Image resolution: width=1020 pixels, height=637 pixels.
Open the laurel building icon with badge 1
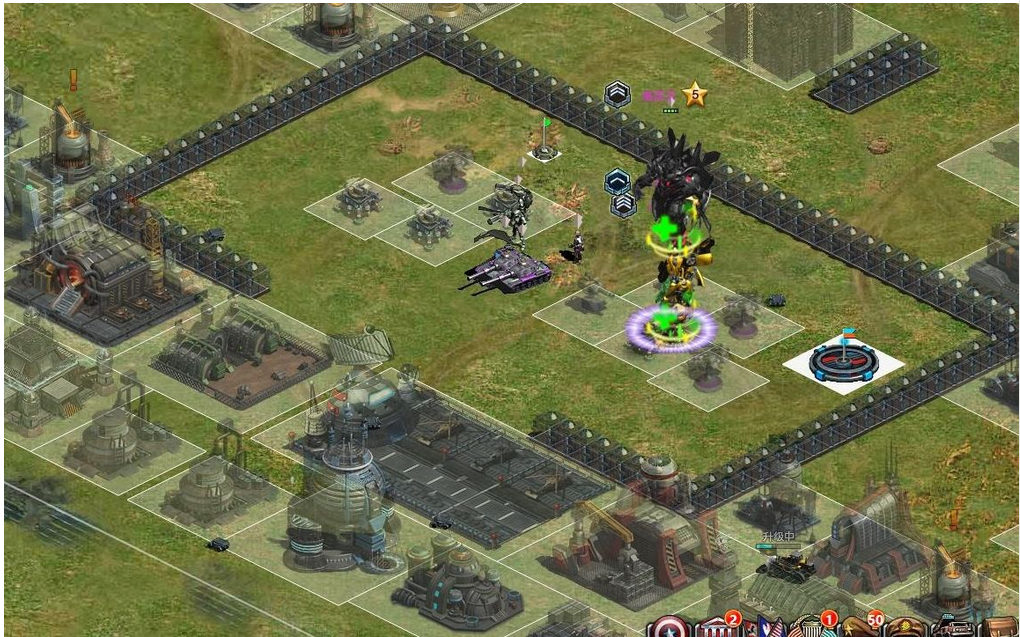(x=811, y=629)
